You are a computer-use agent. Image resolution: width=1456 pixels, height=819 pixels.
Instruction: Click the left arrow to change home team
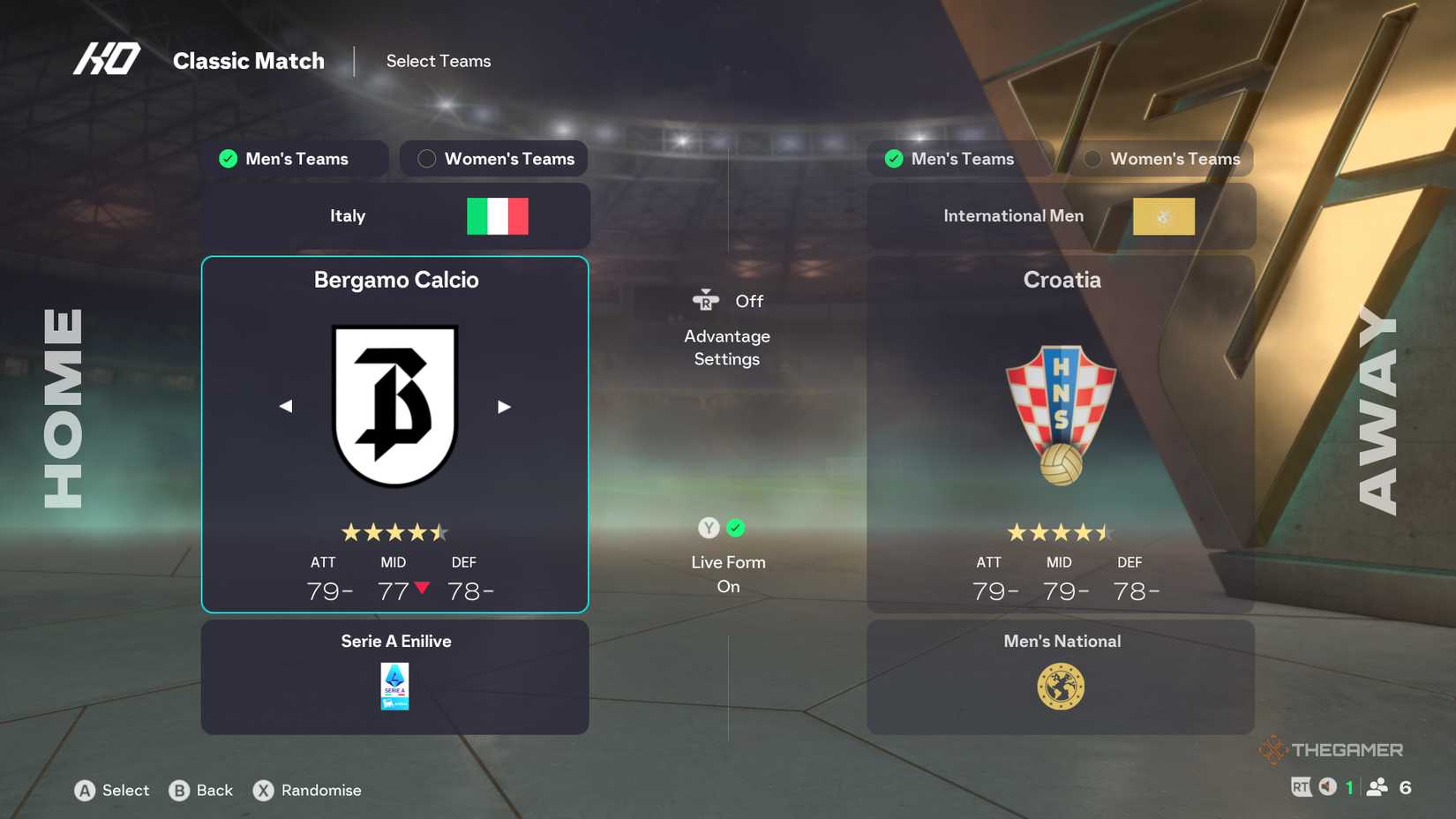[285, 407]
